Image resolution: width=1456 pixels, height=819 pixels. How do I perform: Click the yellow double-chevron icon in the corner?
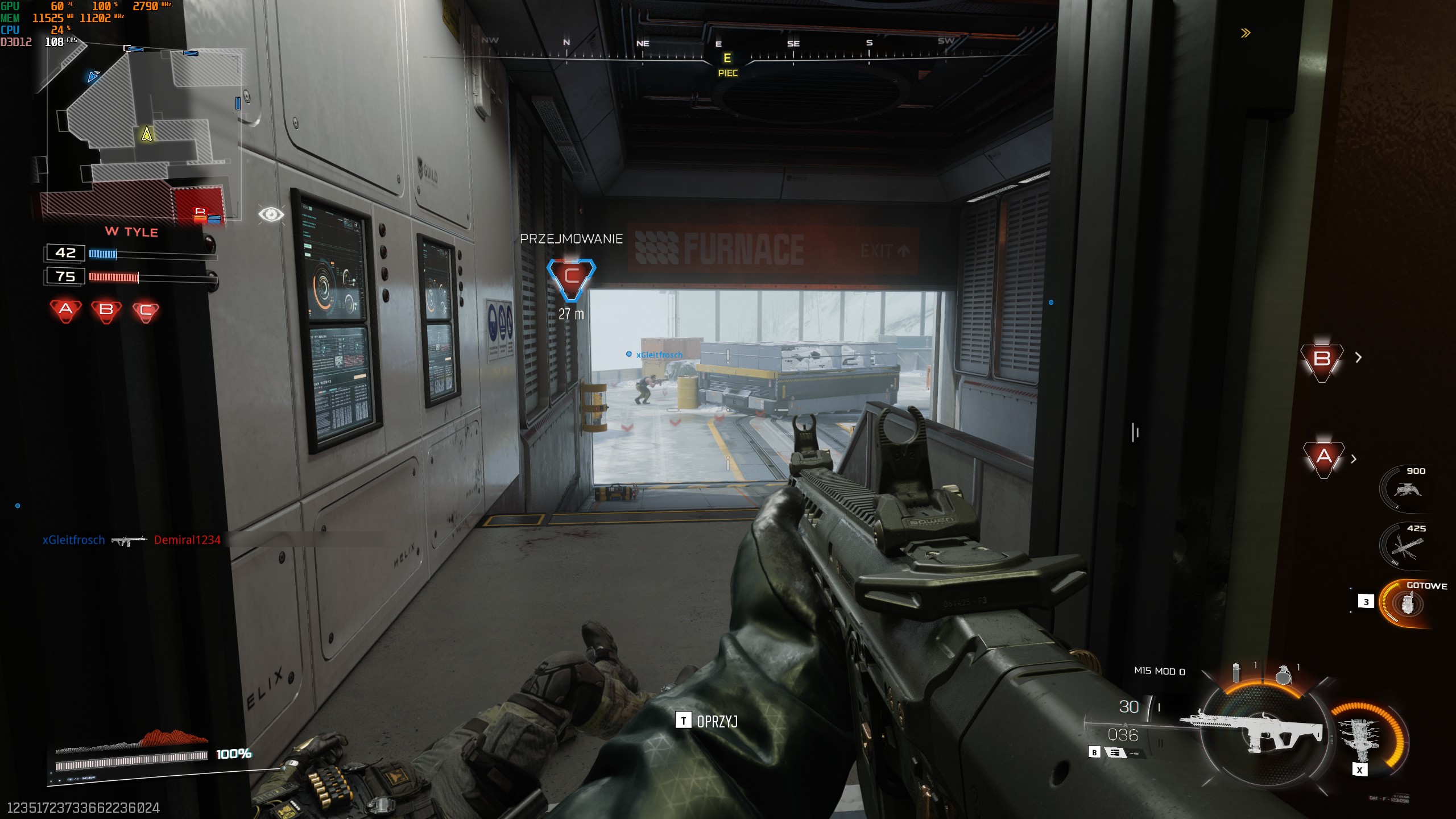coord(1246,33)
